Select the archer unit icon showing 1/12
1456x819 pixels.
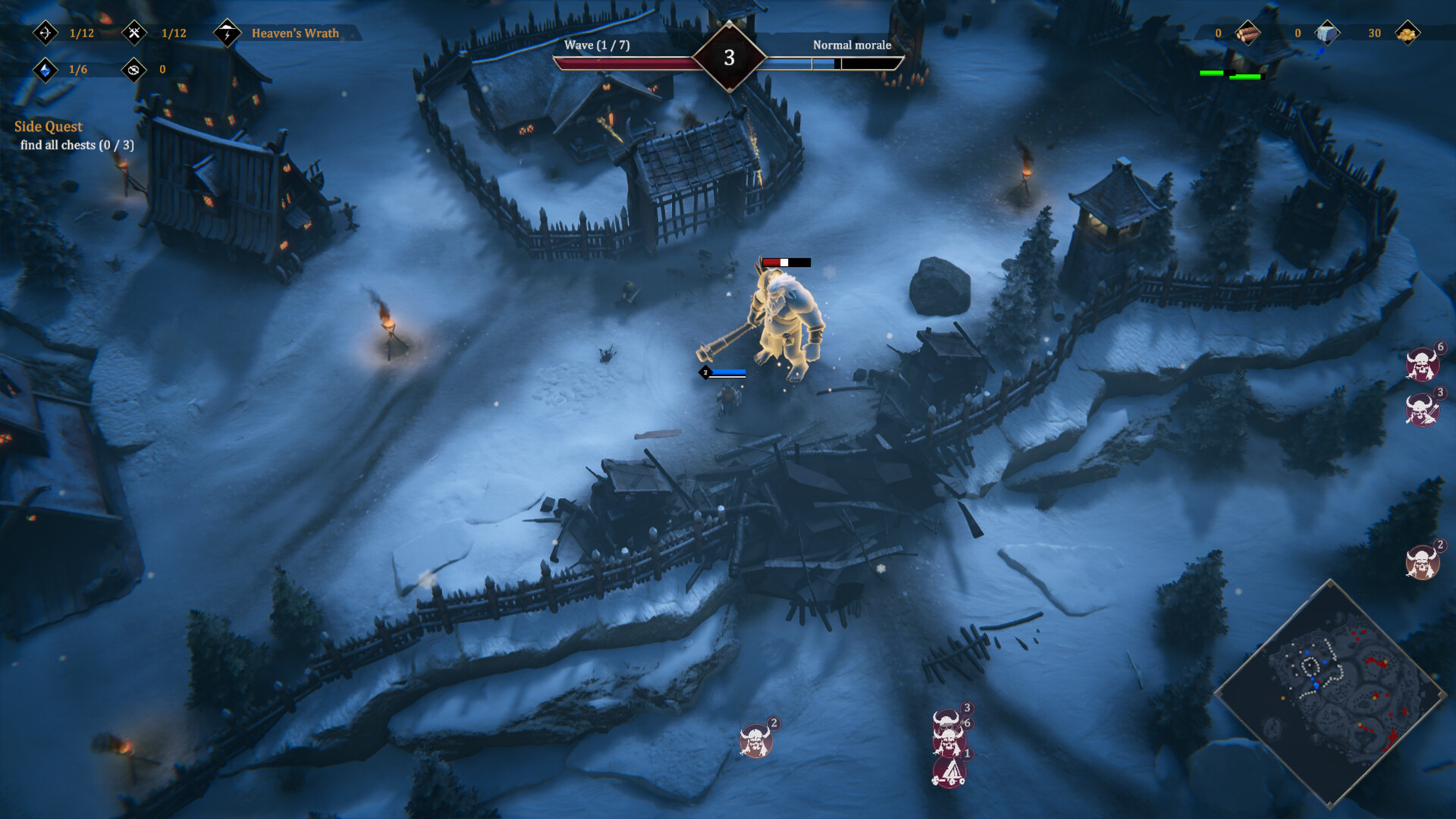pyautogui.click(x=45, y=32)
